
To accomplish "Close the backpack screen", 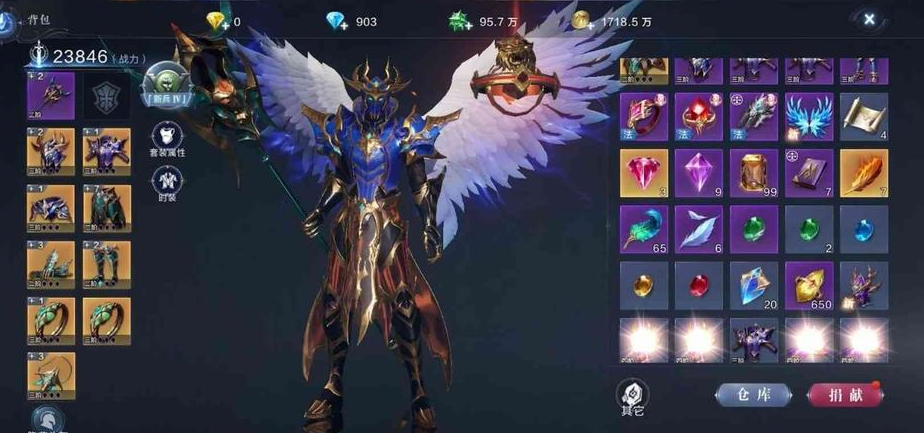I will (869, 19).
